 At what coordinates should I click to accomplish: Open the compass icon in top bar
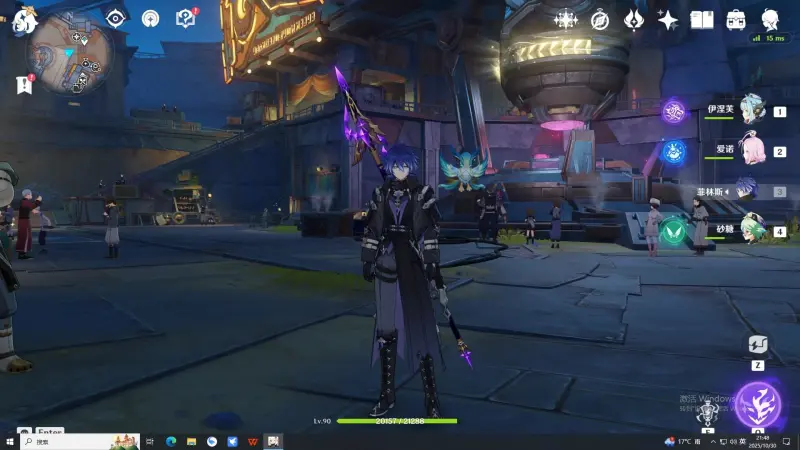click(600, 19)
